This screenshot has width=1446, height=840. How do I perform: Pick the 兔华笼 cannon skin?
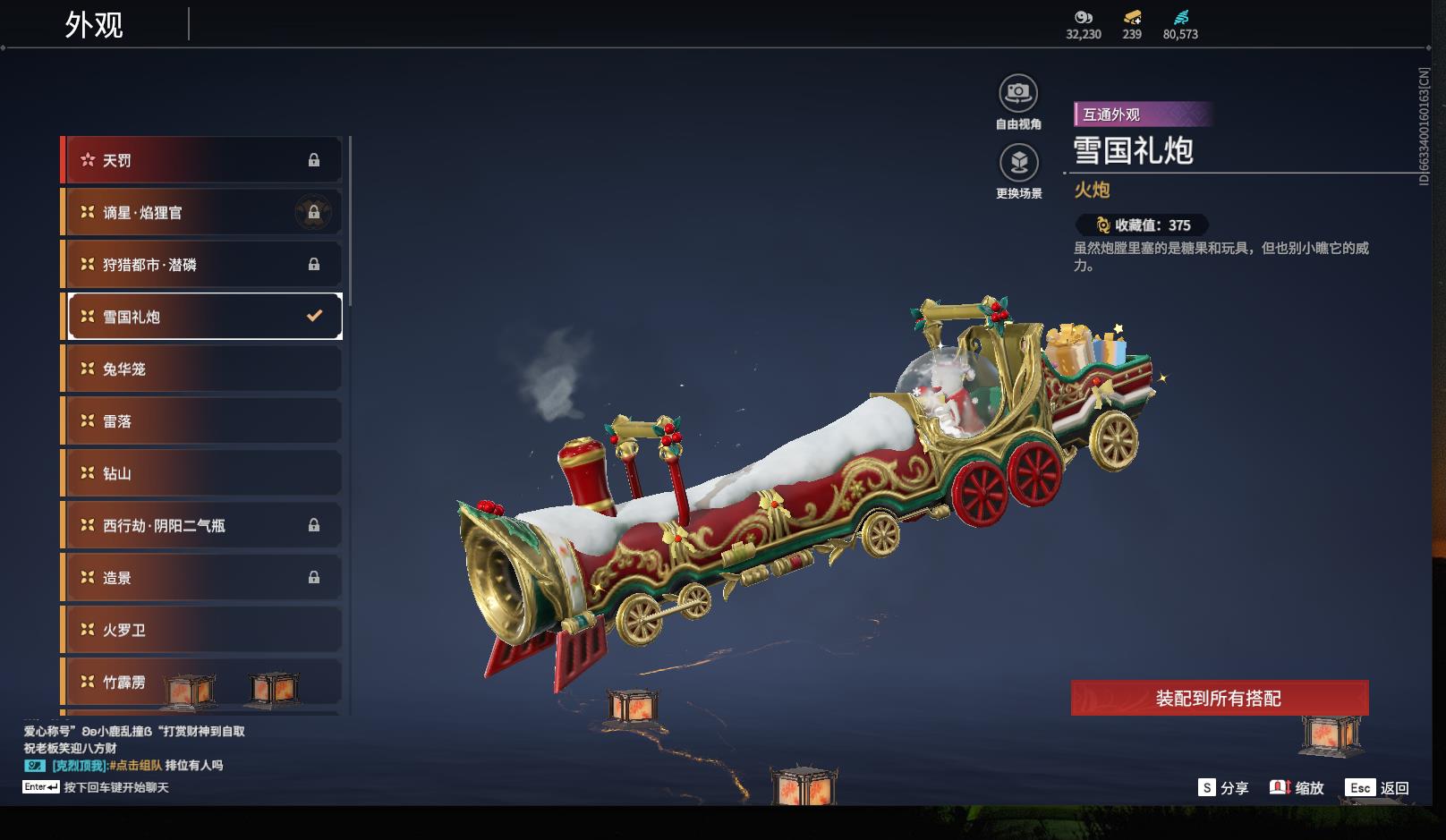(x=201, y=369)
